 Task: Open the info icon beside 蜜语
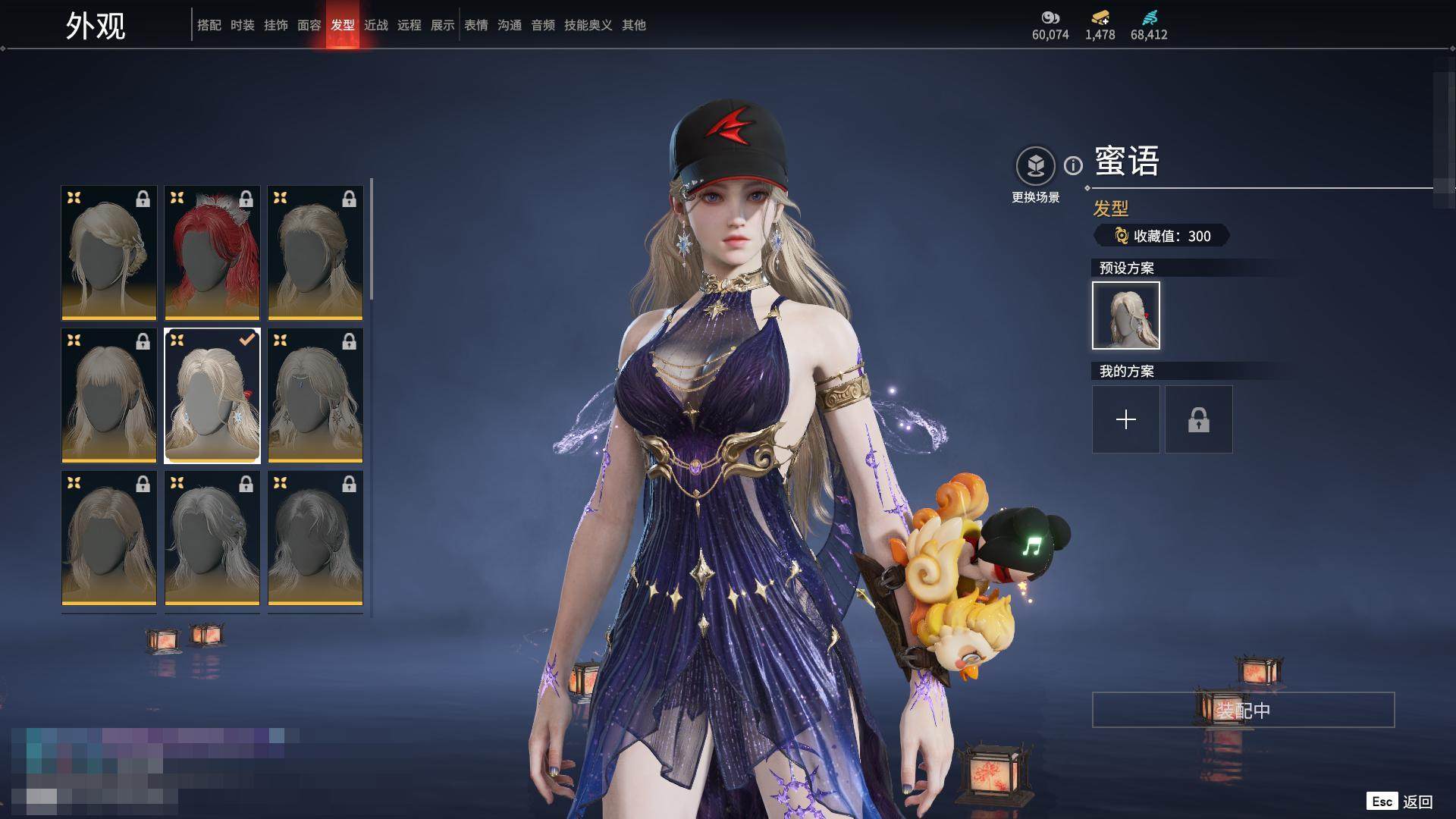tap(1073, 165)
